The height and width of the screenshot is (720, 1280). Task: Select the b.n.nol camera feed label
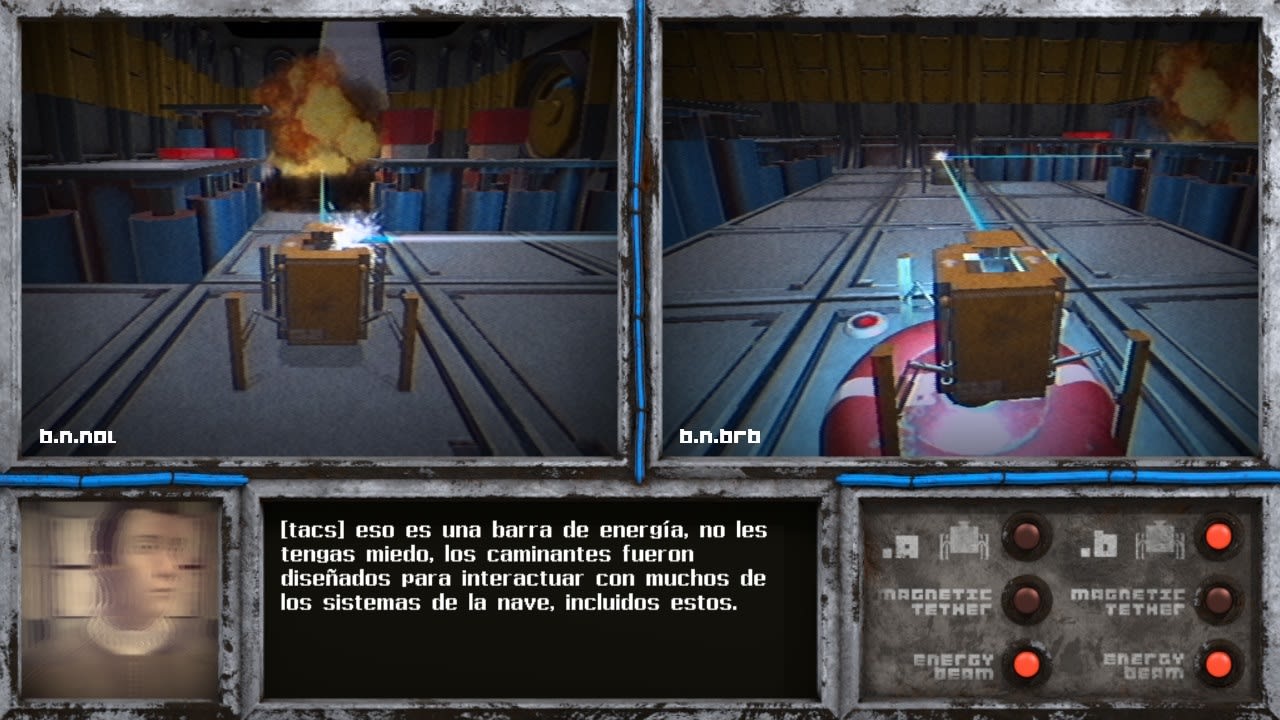tap(78, 436)
